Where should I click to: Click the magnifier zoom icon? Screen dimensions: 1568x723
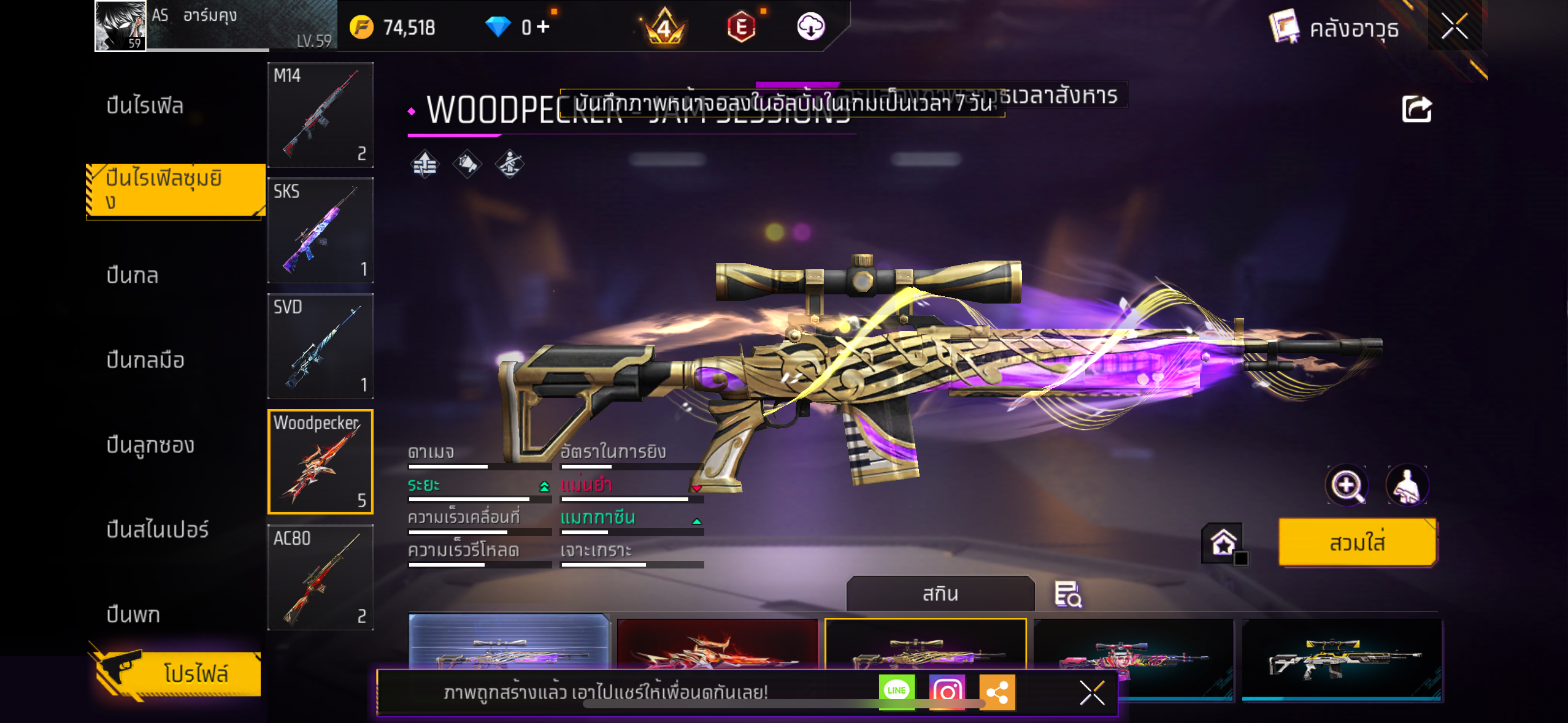click(x=1347, y=486)
